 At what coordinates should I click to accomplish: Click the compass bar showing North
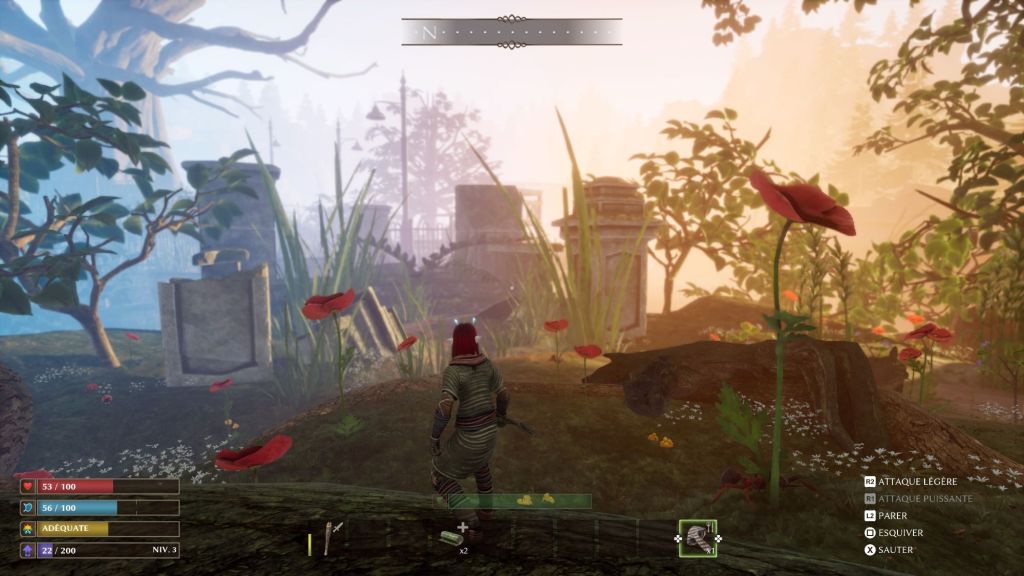click(x=511, y=32)
